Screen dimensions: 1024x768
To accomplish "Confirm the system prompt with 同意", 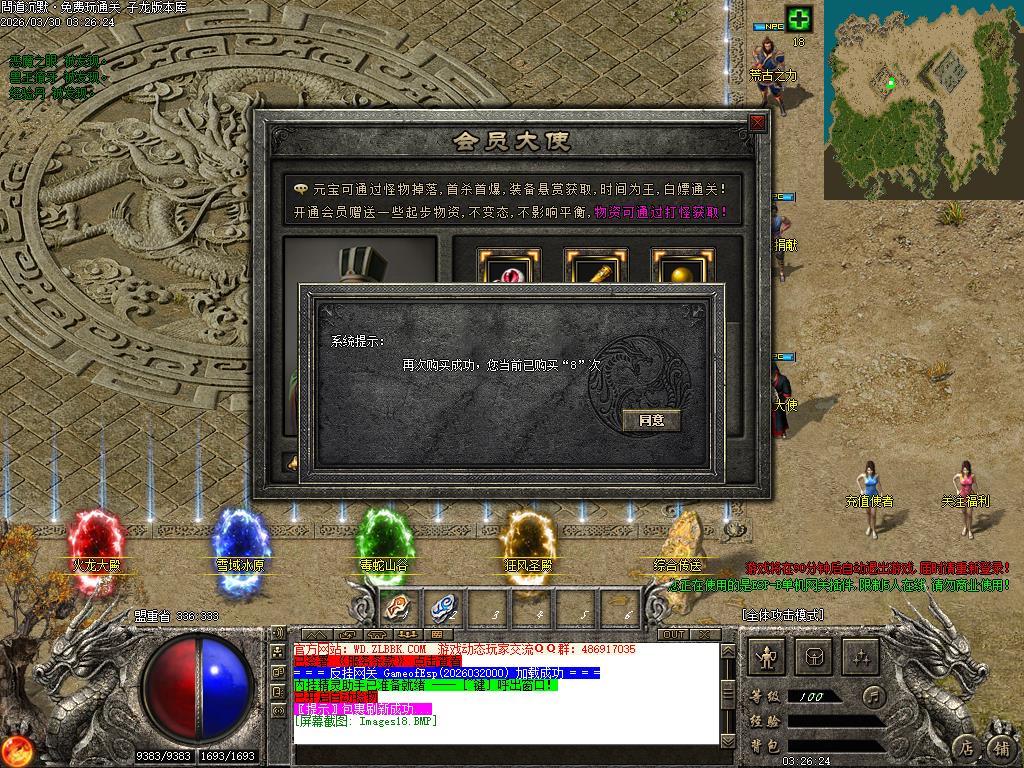I will pos(651,420).
